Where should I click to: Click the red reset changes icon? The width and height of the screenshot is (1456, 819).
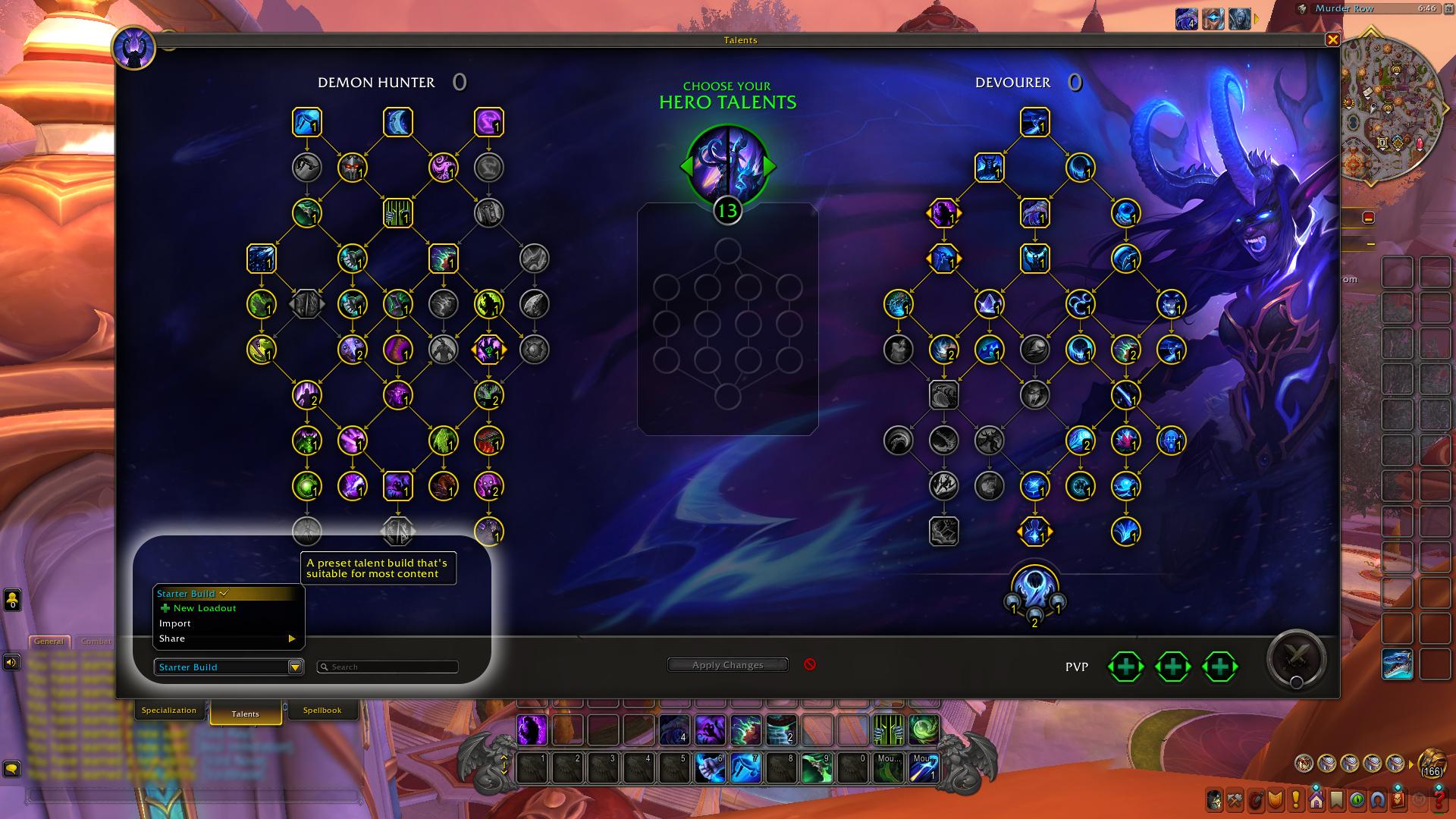(810, 664)
